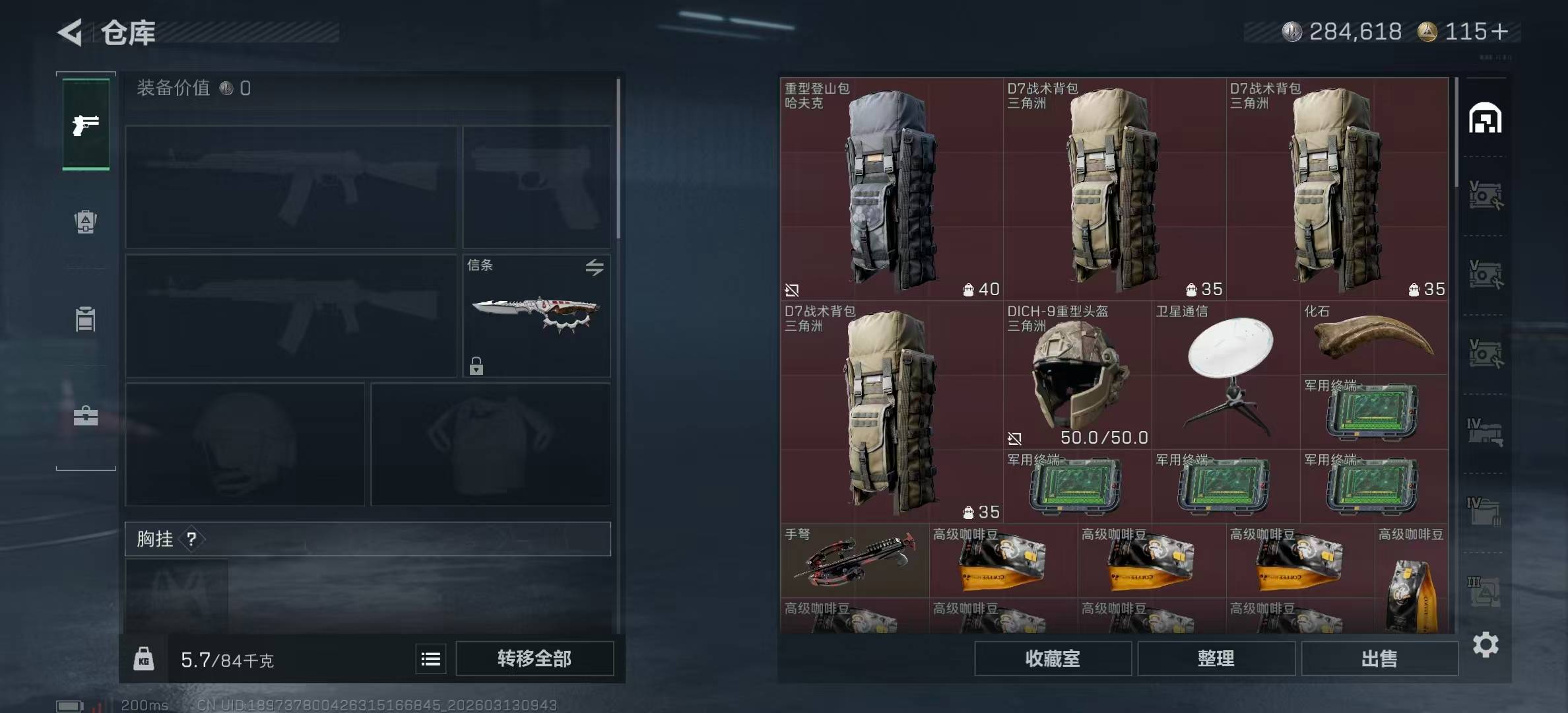Image resolution: width=1568 pixels, height=713 pixels.
Task: Select the 信条 knife equipment slot
Action: [536, 316]
